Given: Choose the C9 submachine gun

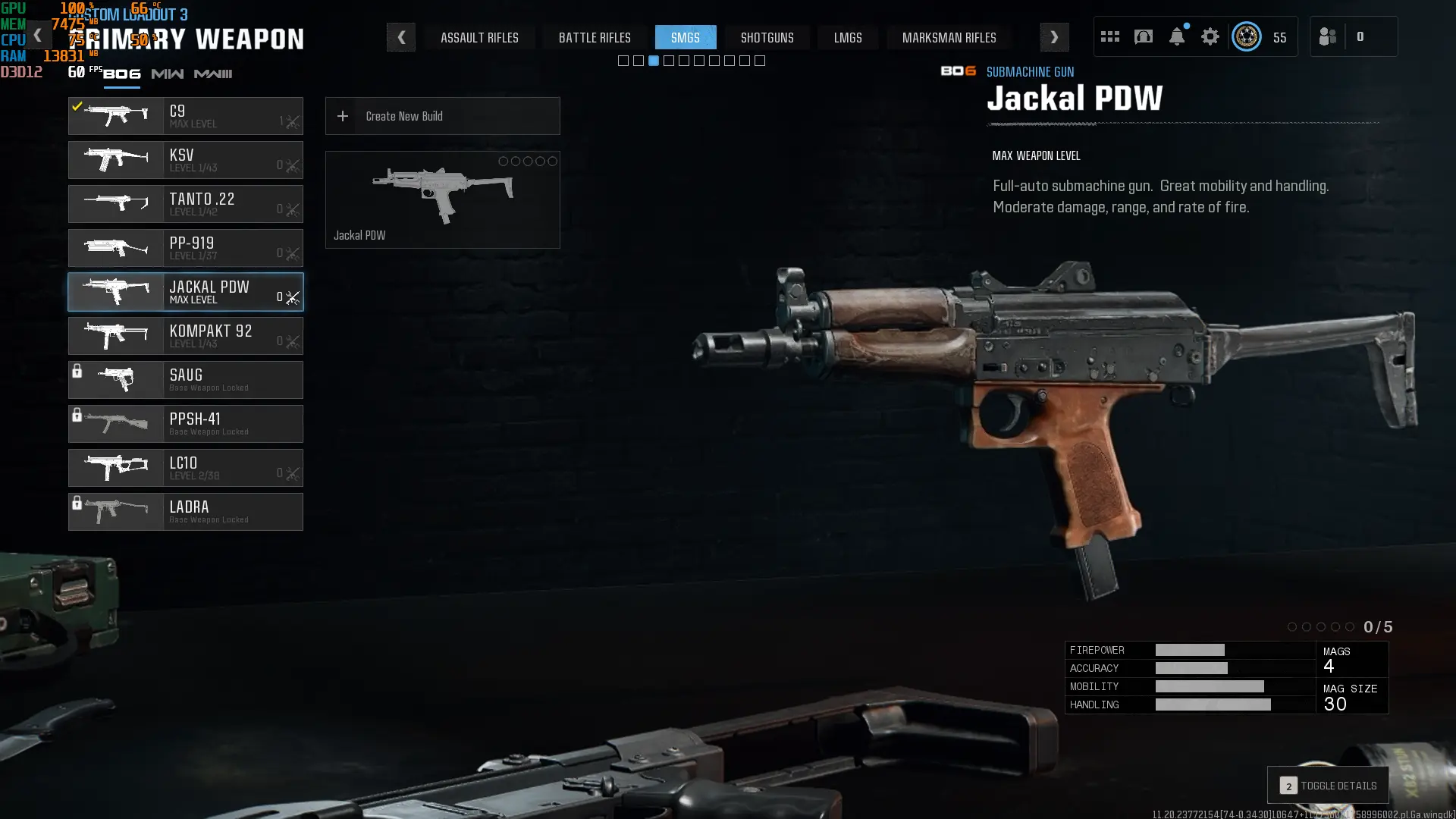Looking at the screenshot, I should click(186, 116).
